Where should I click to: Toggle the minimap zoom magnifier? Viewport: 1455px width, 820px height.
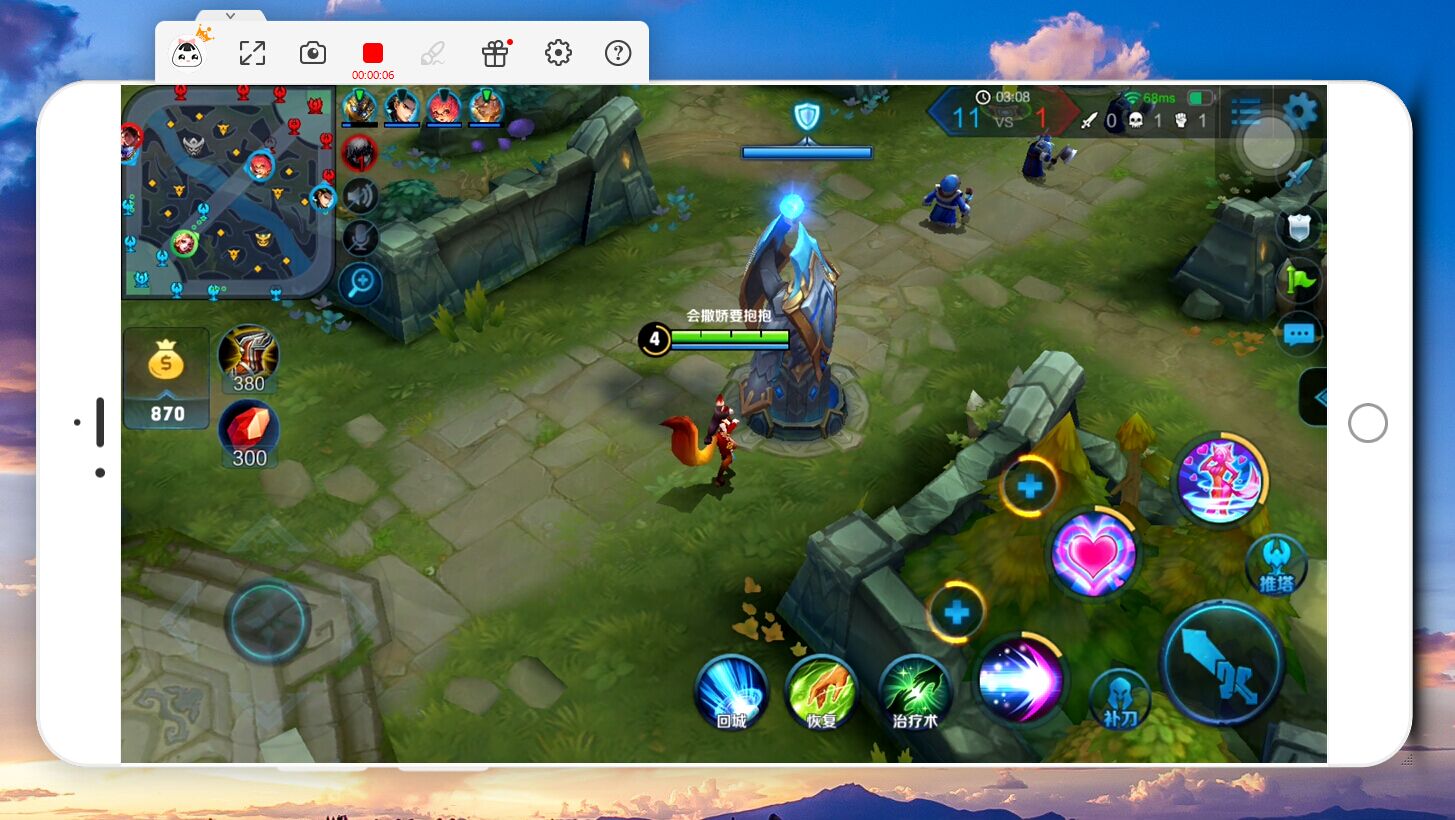(x=358, y=284)
